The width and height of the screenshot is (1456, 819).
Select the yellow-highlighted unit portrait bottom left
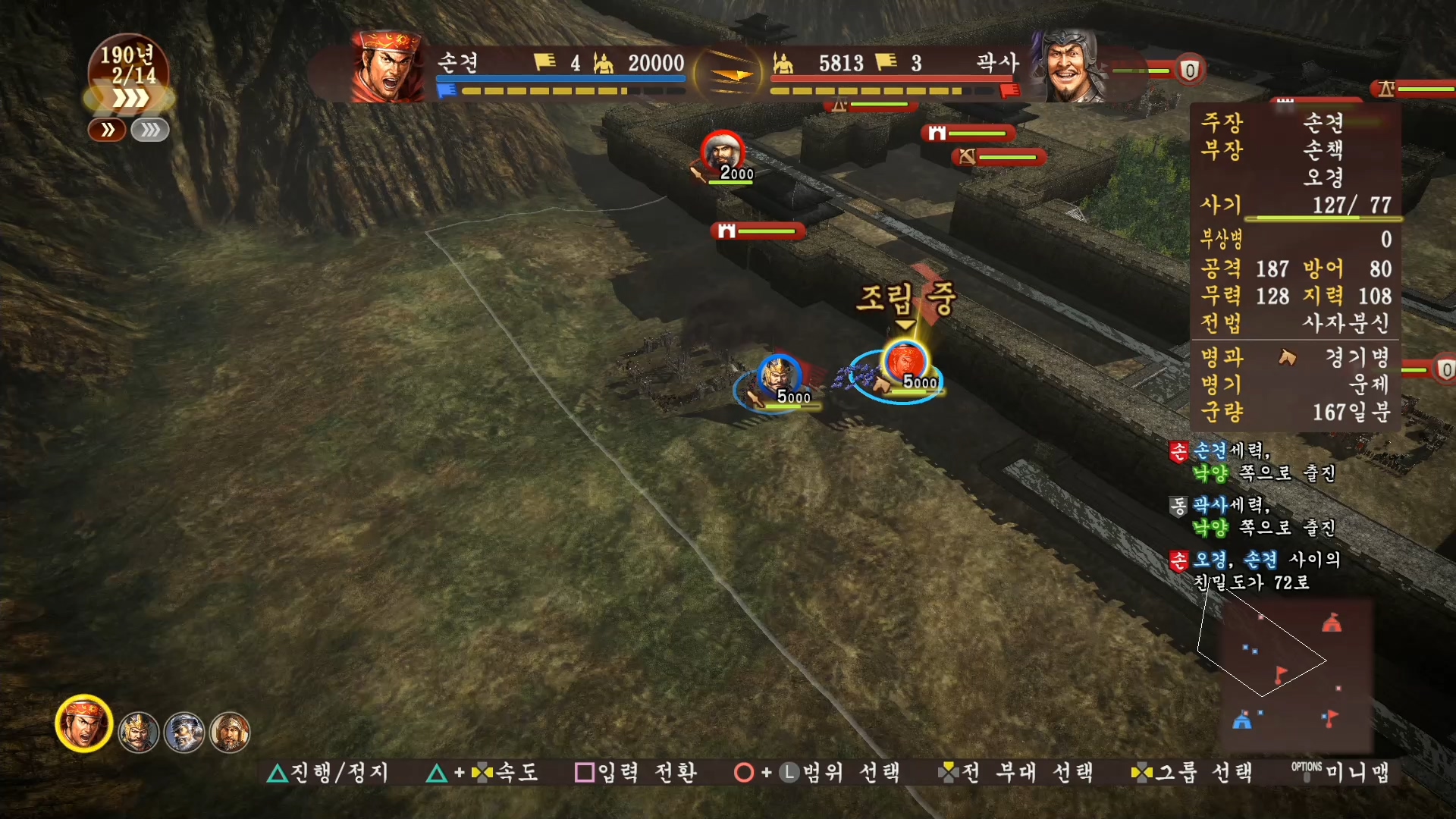click(83, 724)
